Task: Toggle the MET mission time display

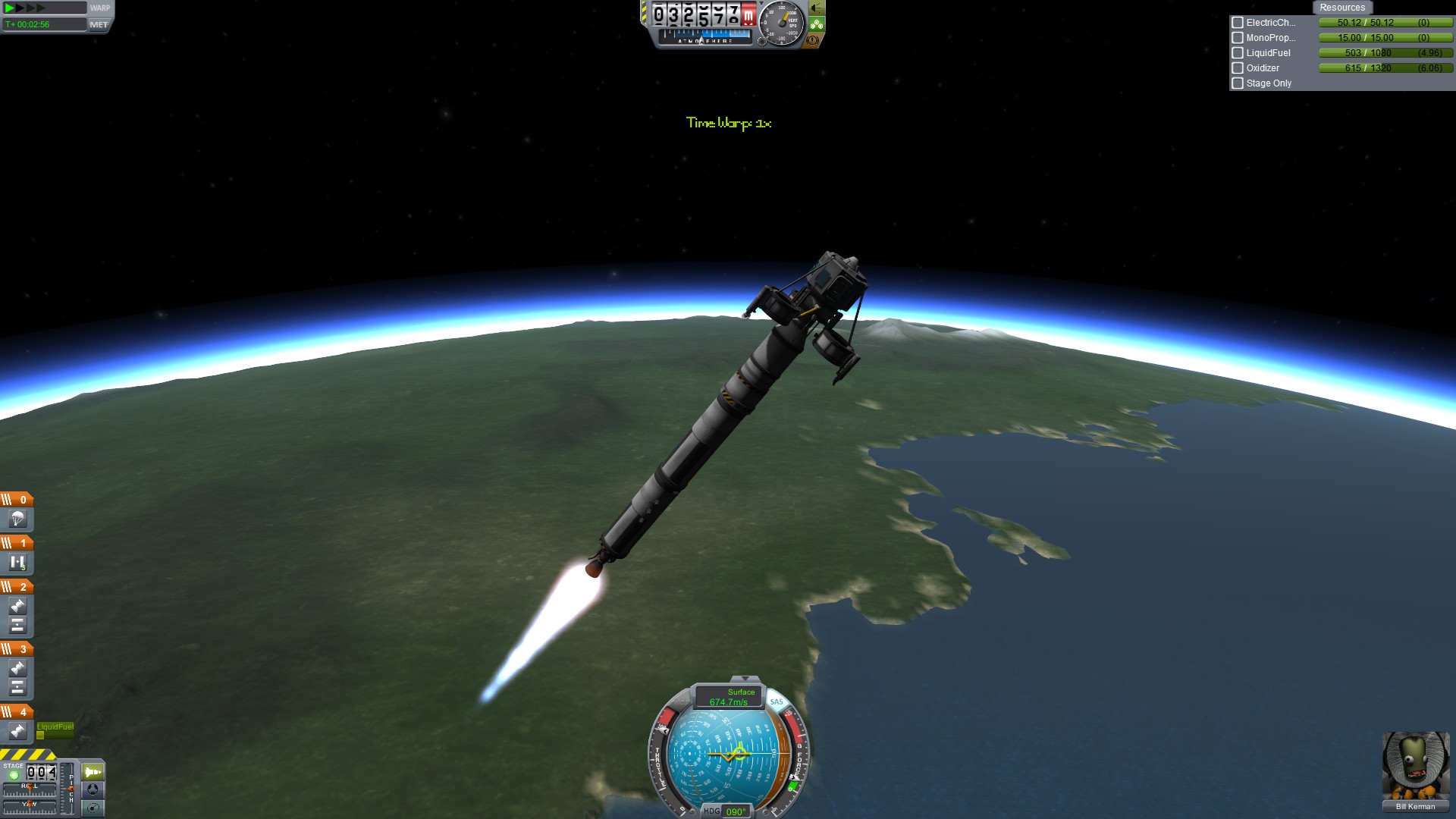Action: click(x=99, y=25)
